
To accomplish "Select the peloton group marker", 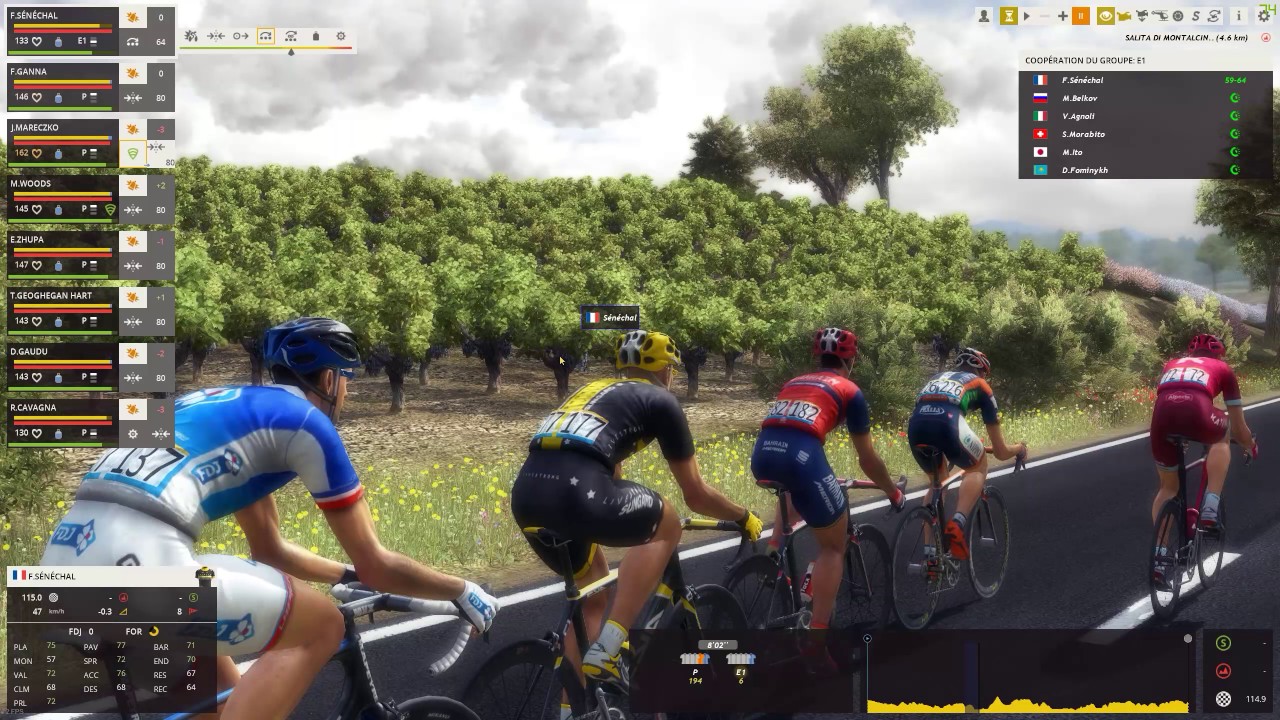I will click(x=695, y=660).
